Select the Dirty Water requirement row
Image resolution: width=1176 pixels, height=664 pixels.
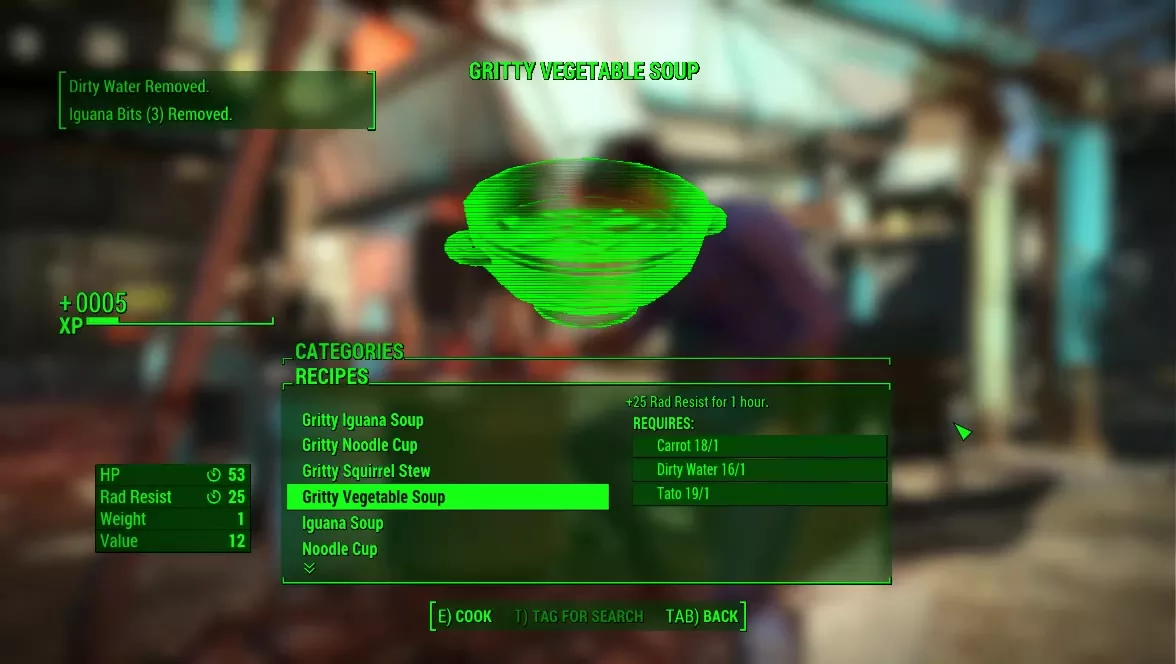[x=759, y=470]
